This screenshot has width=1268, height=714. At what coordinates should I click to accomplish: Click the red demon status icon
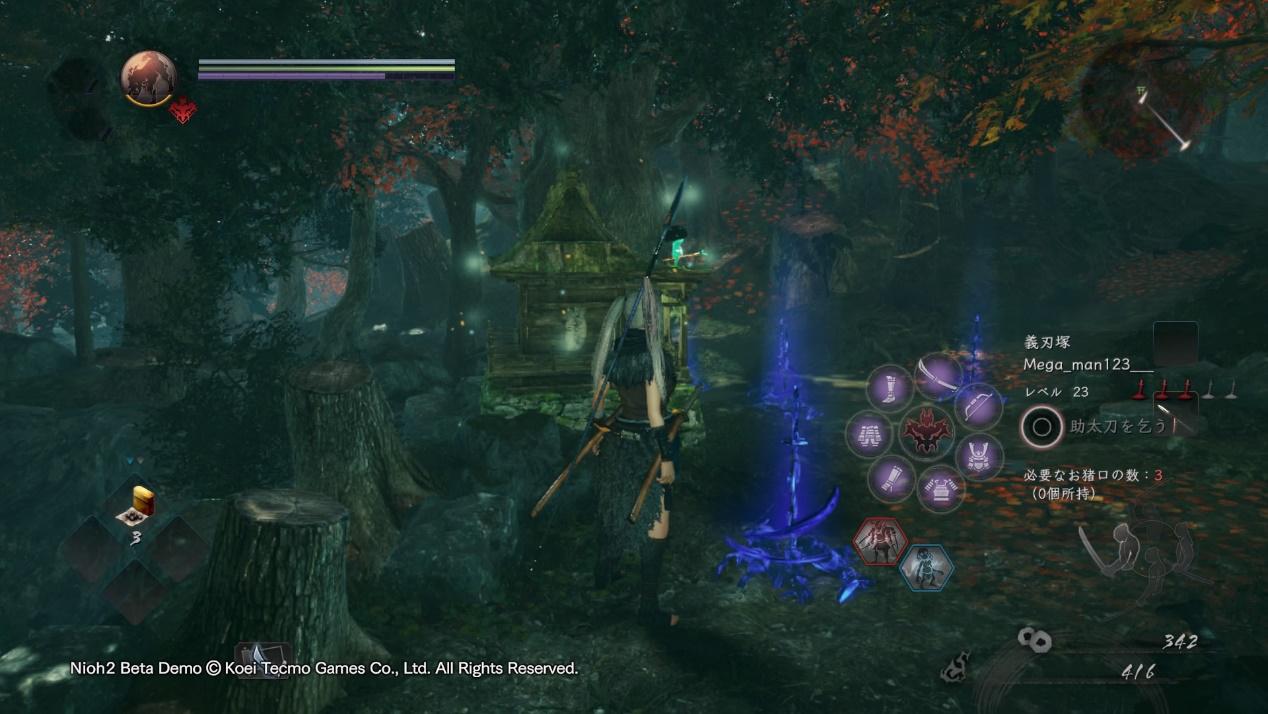183,110
